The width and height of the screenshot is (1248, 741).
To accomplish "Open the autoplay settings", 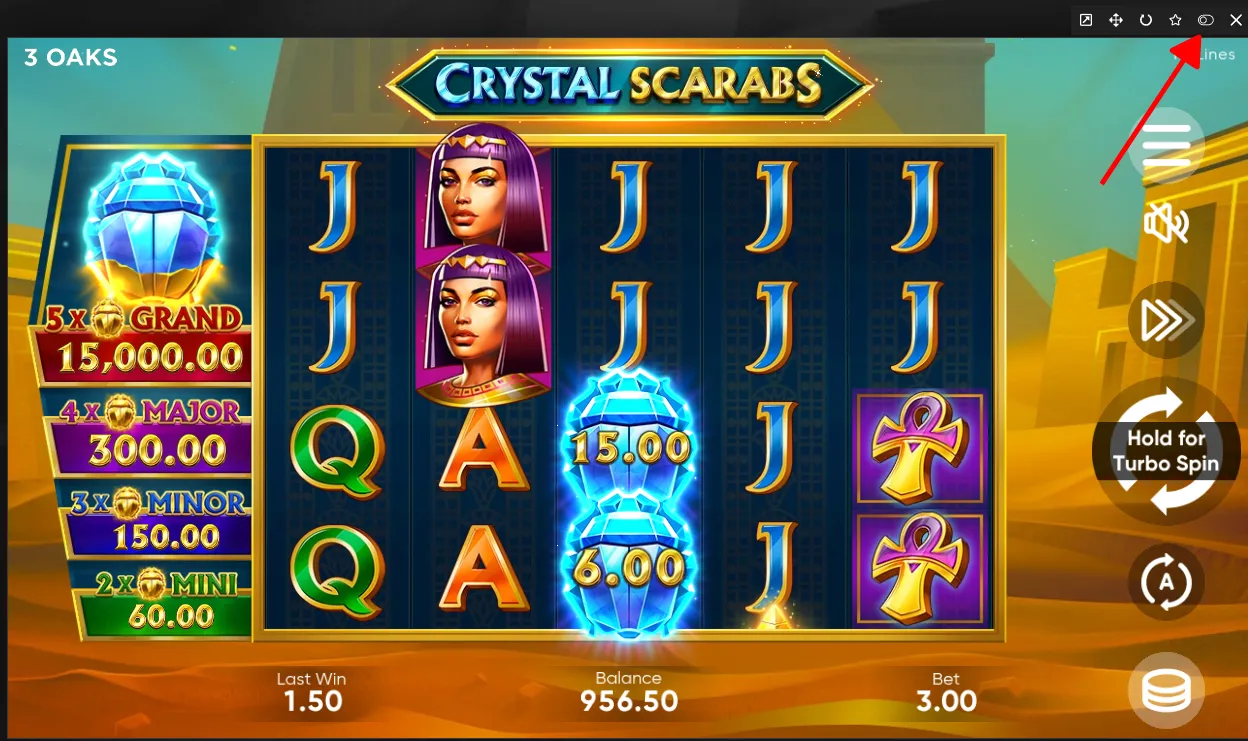I will (x=1166, y=582).
